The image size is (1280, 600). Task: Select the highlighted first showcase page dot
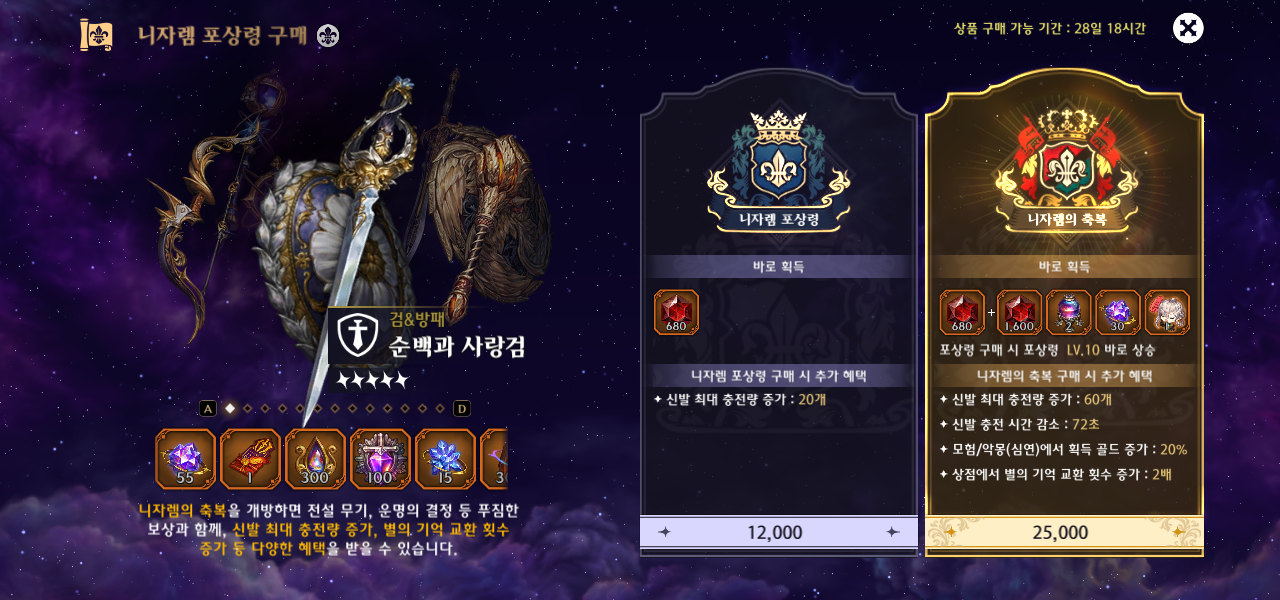pyautogui.click(x=230, y=408)
